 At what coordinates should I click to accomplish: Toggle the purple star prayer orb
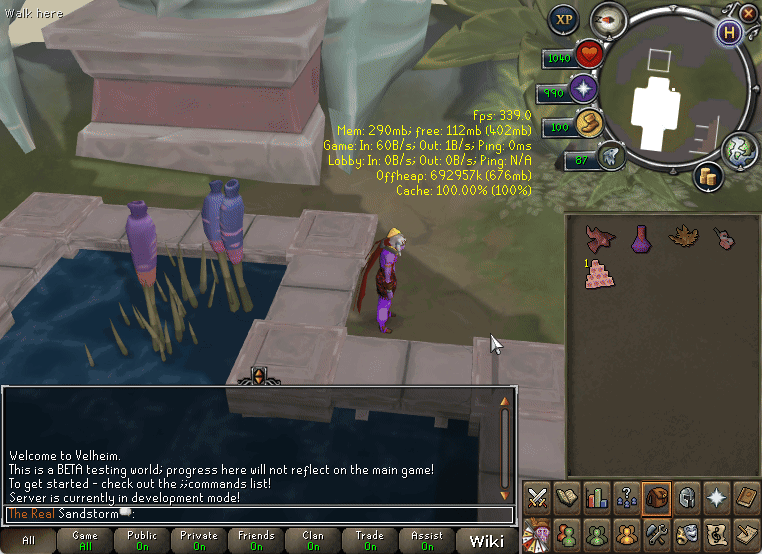(583, 92)
